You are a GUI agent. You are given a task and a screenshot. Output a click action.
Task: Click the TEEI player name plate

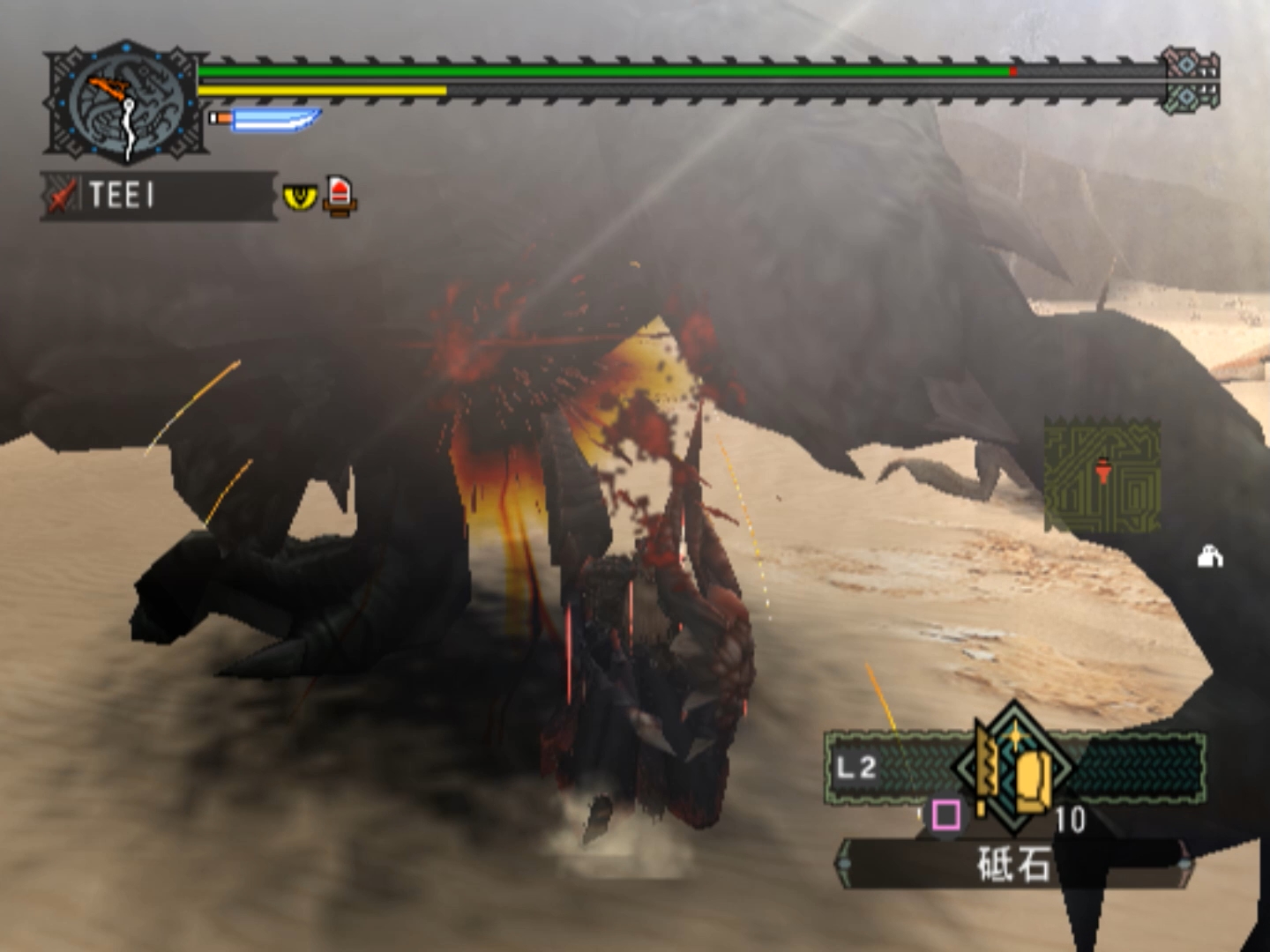tap(159, 195)
